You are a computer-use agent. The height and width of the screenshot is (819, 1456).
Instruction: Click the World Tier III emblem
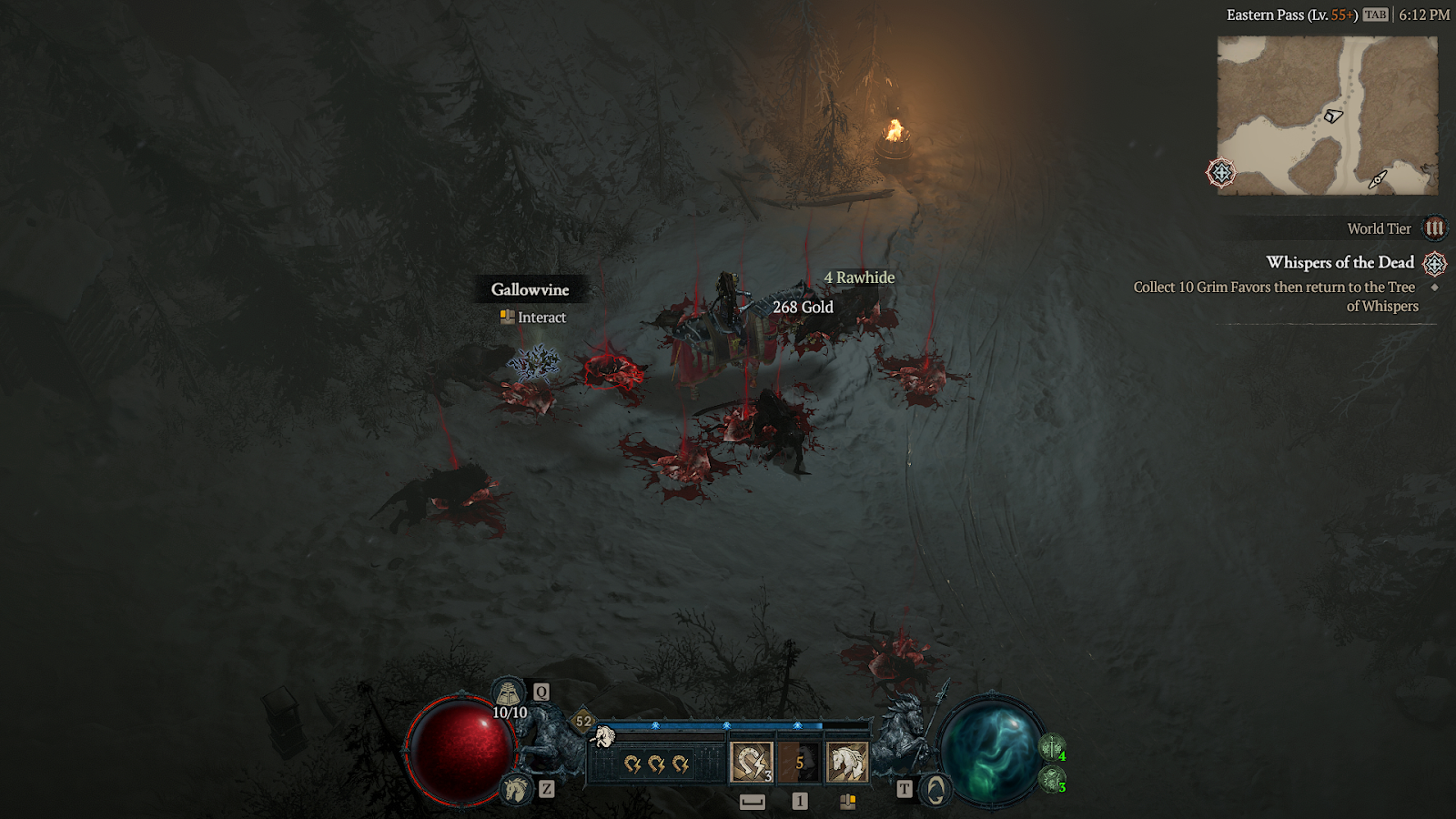1434,228
